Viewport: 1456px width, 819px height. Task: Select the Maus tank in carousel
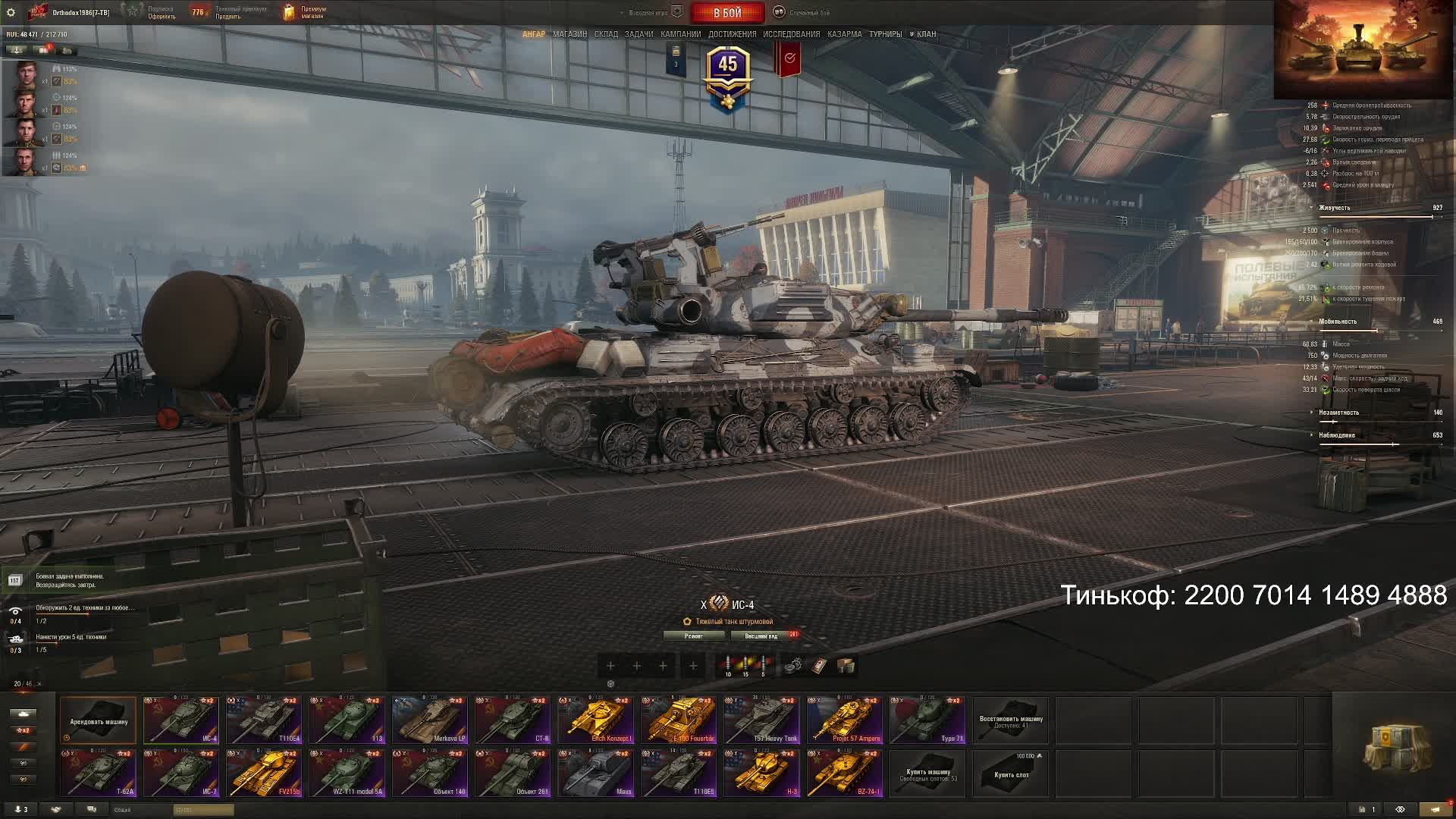595,773
